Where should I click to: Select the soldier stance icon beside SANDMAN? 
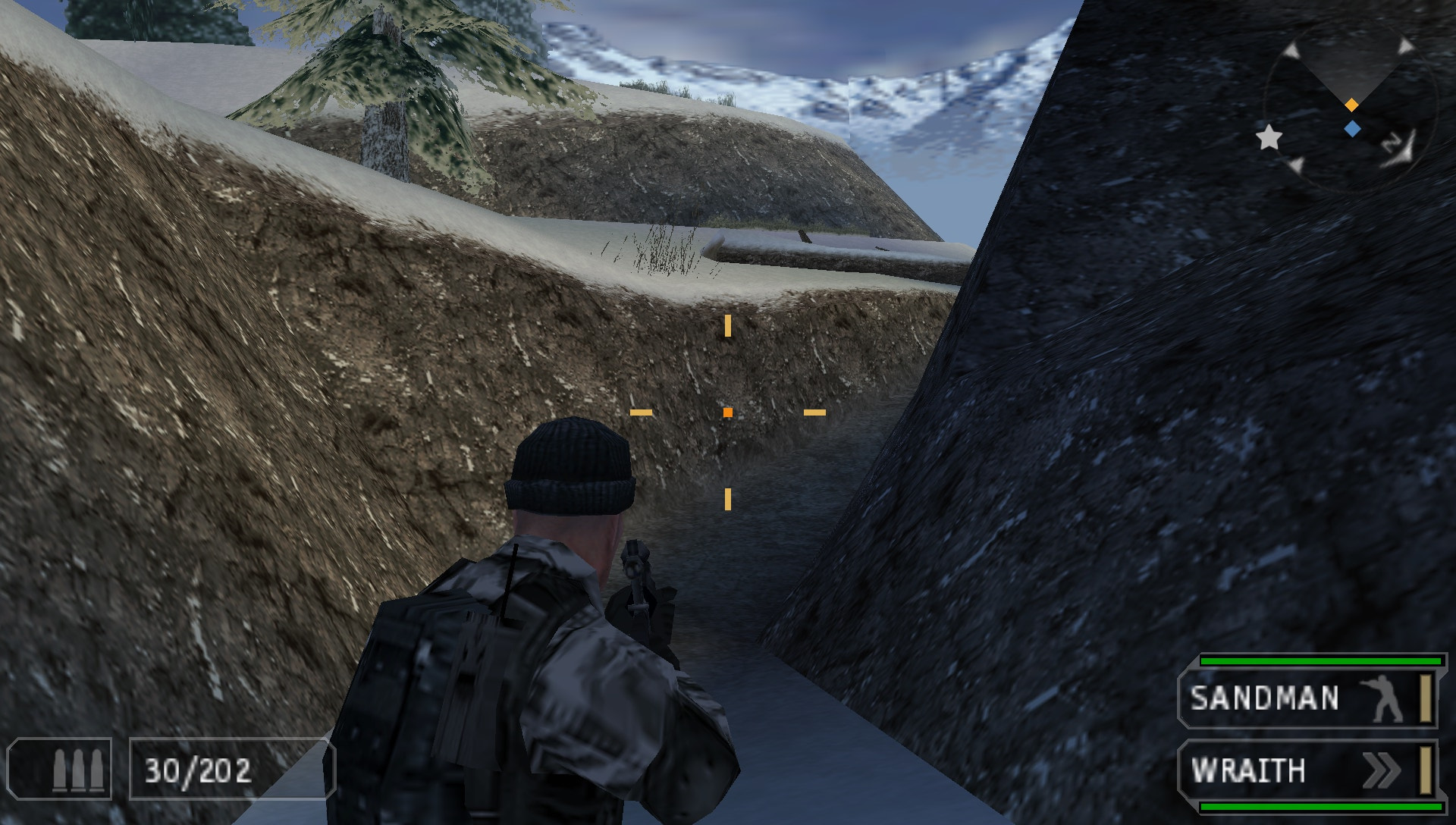pyautogui.click(x=1382, y=698)
